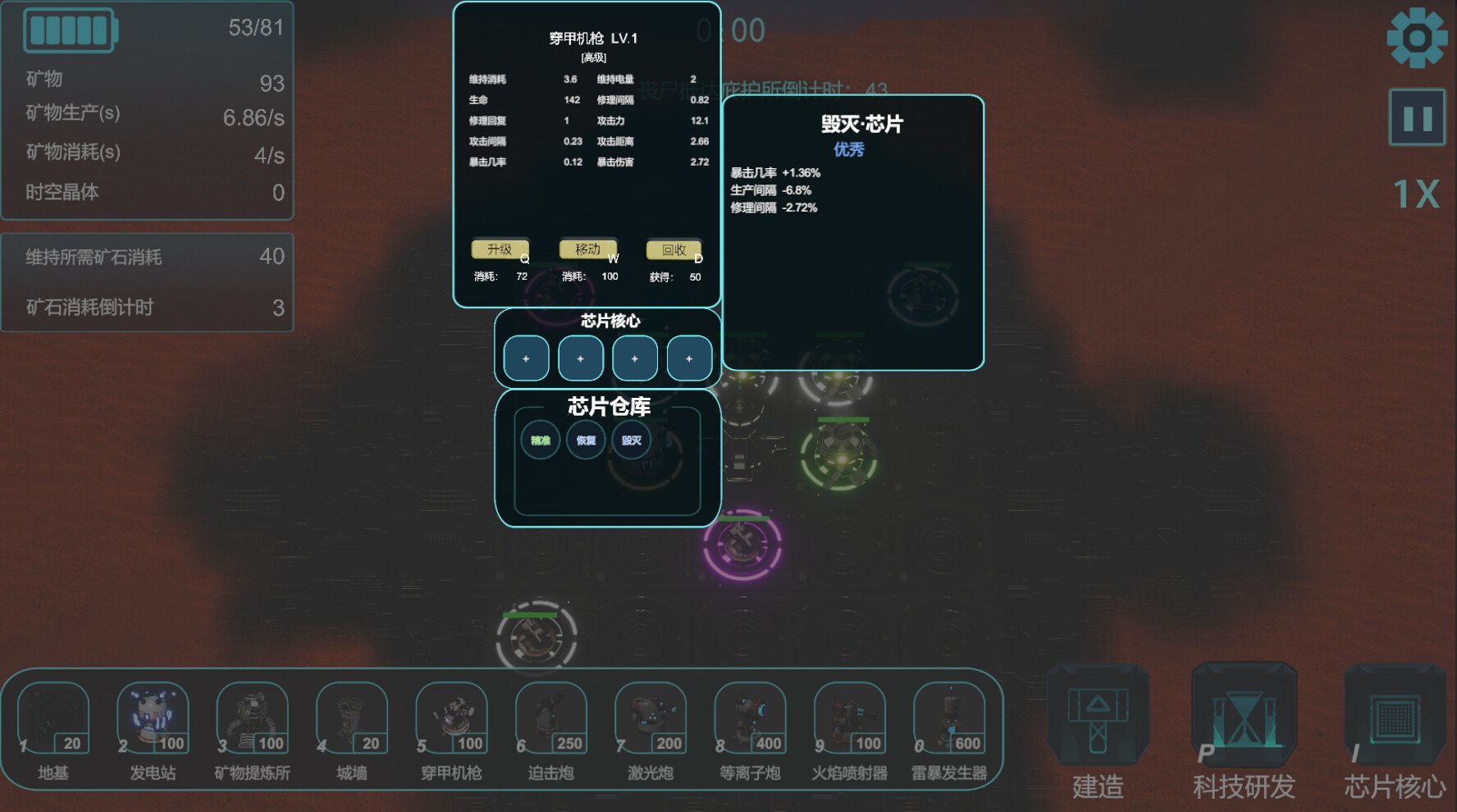Choose the 雷暴发生器 thunderstorm generator
Viewport: 1457px width, 812px height.
pyautogui.click(x=949, y=722)
